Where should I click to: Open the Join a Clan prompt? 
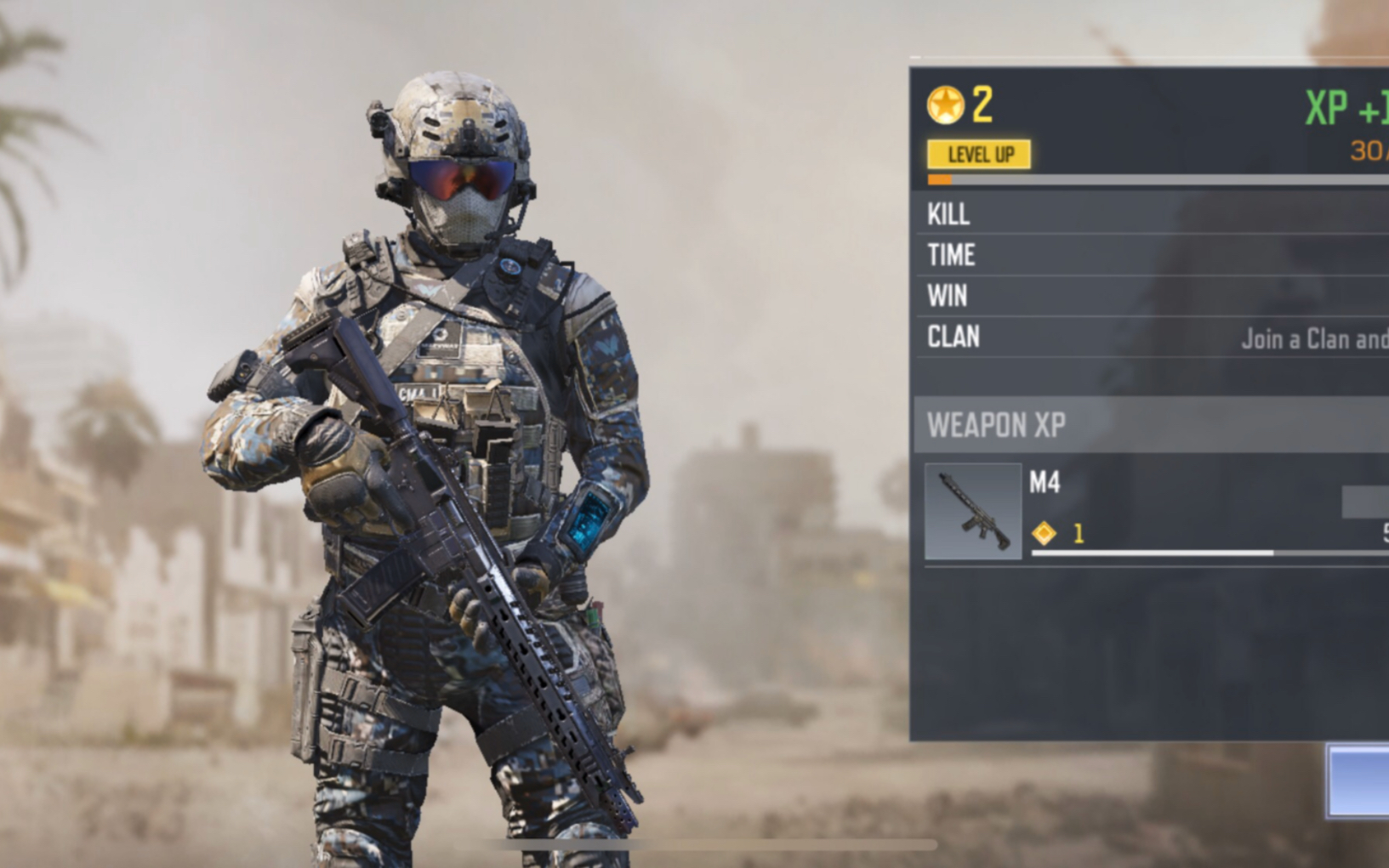(x=1313, y=338)
